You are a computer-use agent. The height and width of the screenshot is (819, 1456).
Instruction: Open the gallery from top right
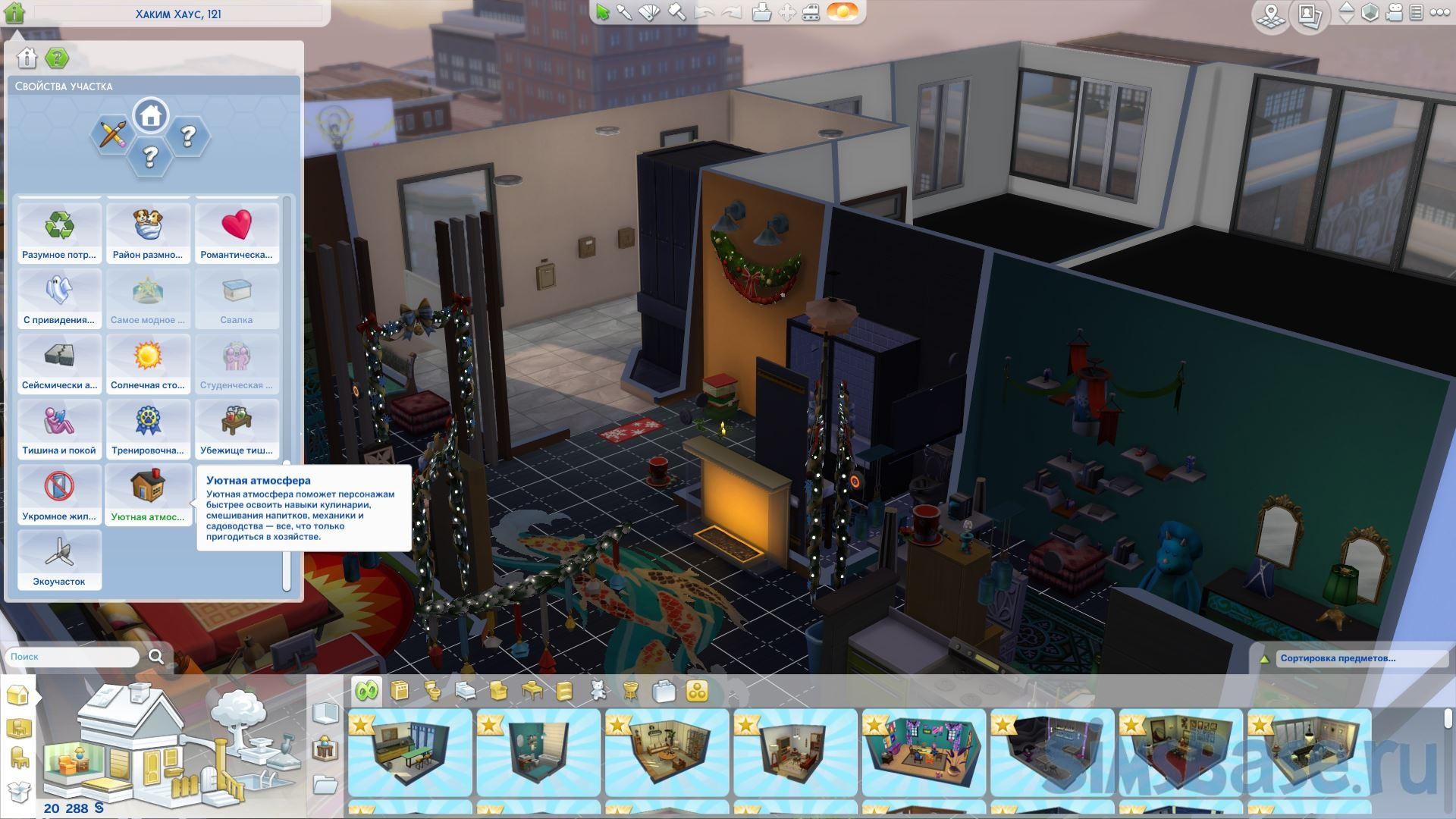1308,14
